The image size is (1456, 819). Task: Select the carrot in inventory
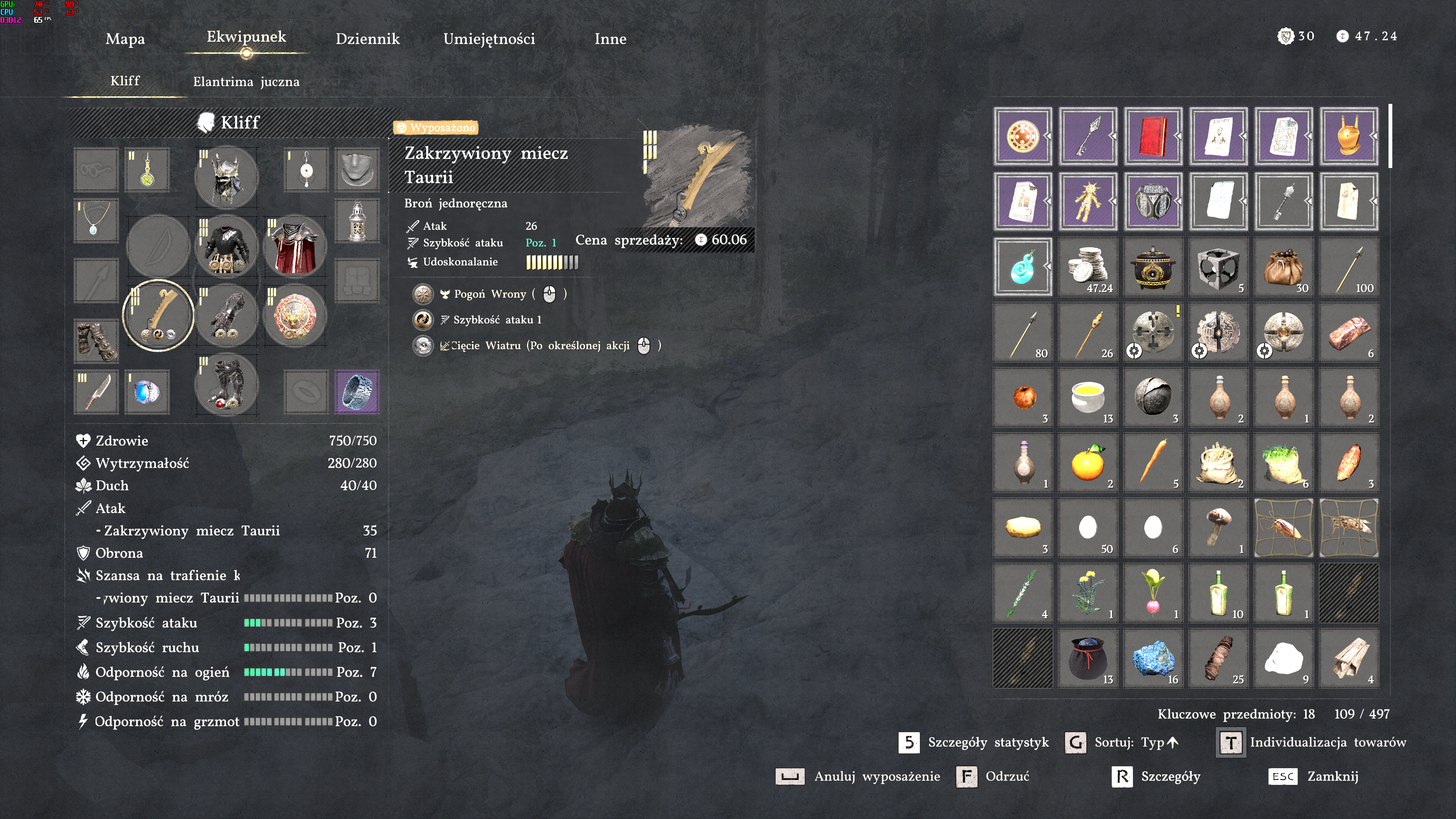(1153, 462)
